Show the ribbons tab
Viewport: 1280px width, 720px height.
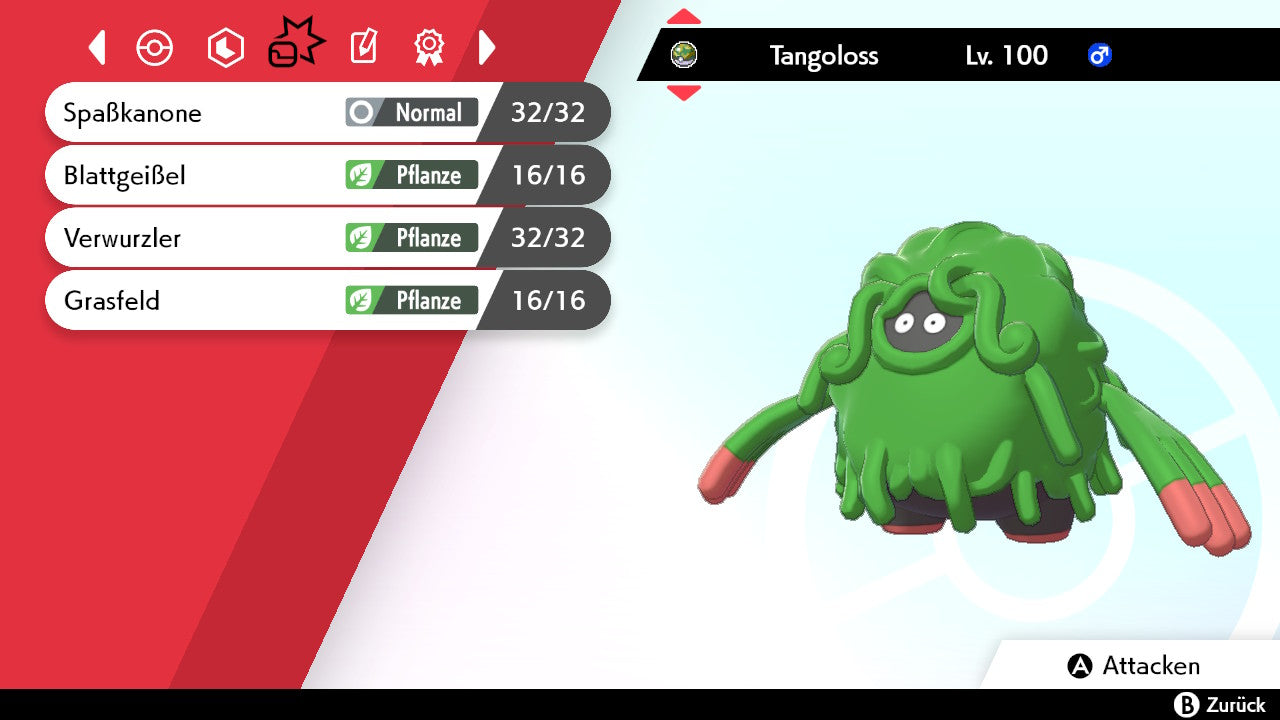429,47
